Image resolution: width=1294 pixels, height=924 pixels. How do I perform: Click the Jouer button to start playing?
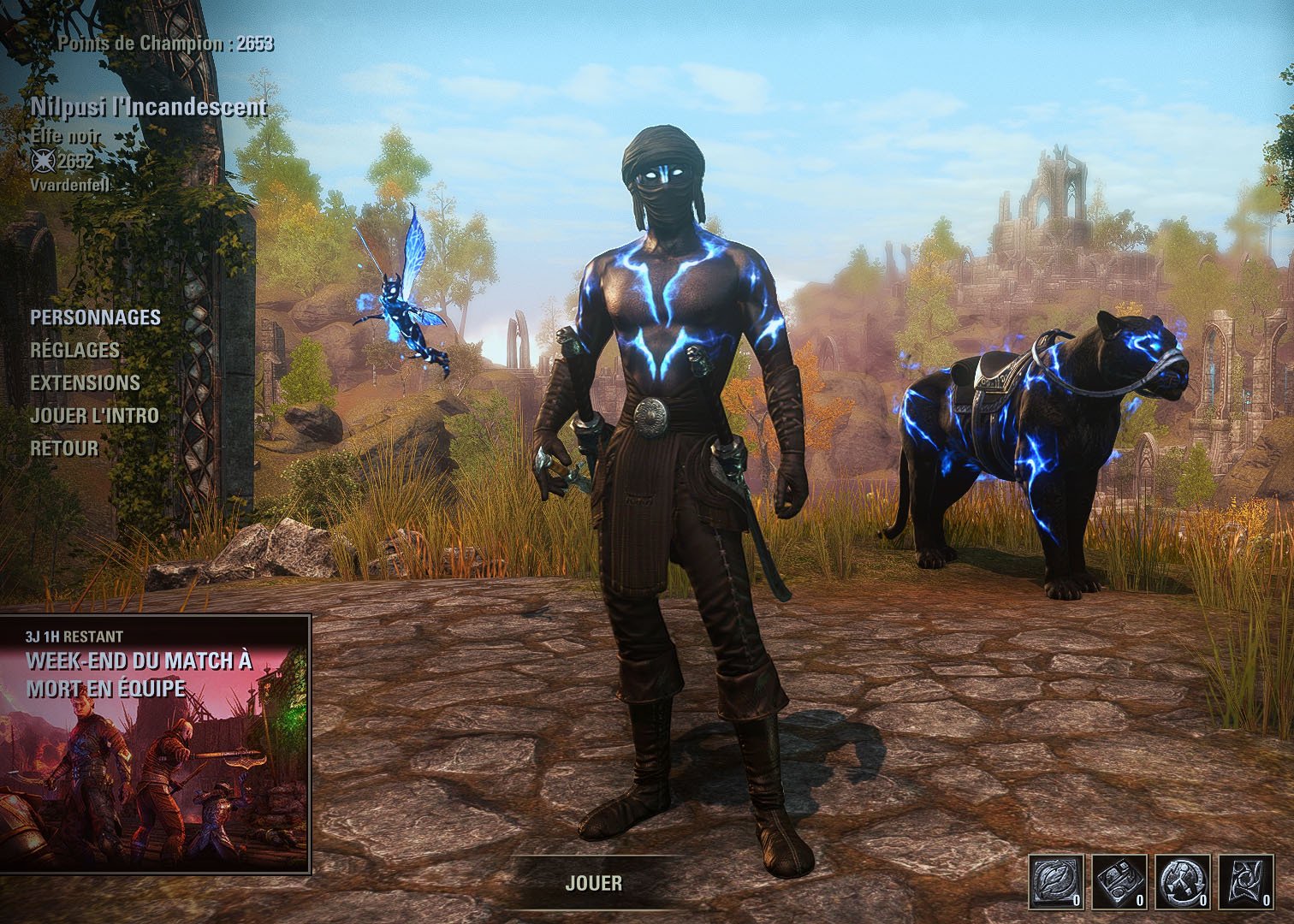click(x=593, y=883)
